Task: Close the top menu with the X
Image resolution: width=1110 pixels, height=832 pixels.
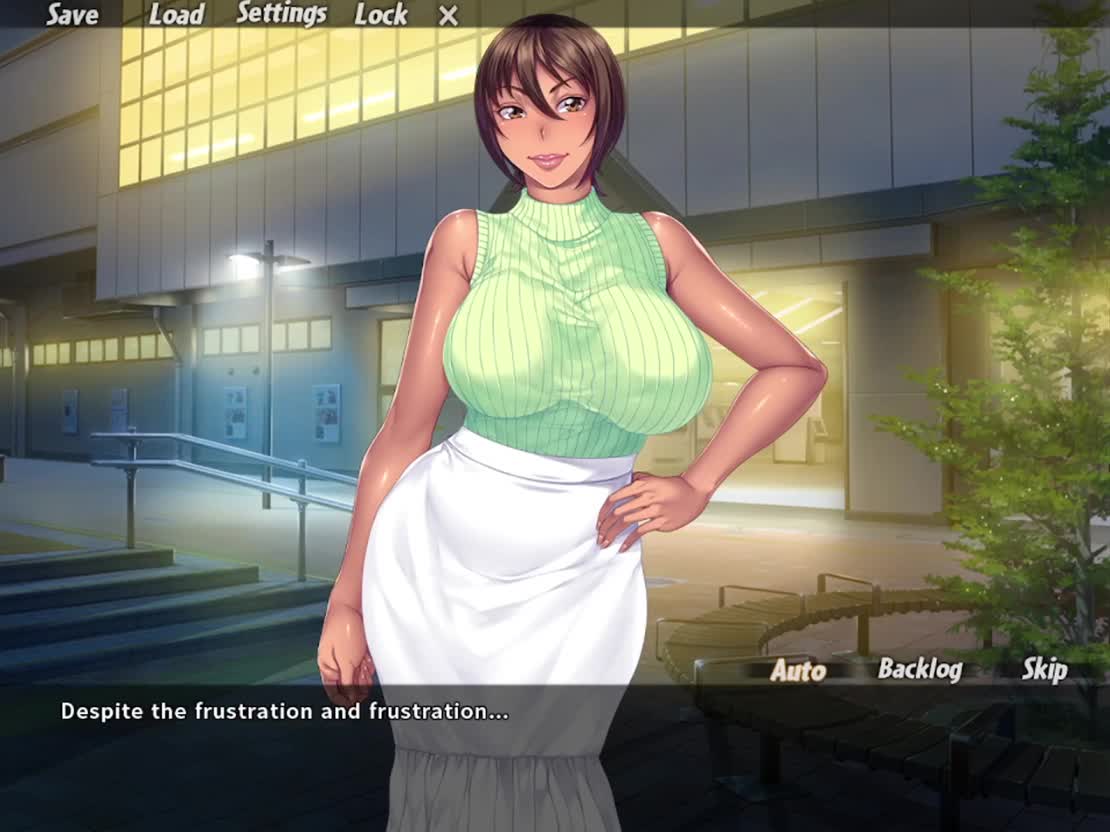Action: coord(449,16)
